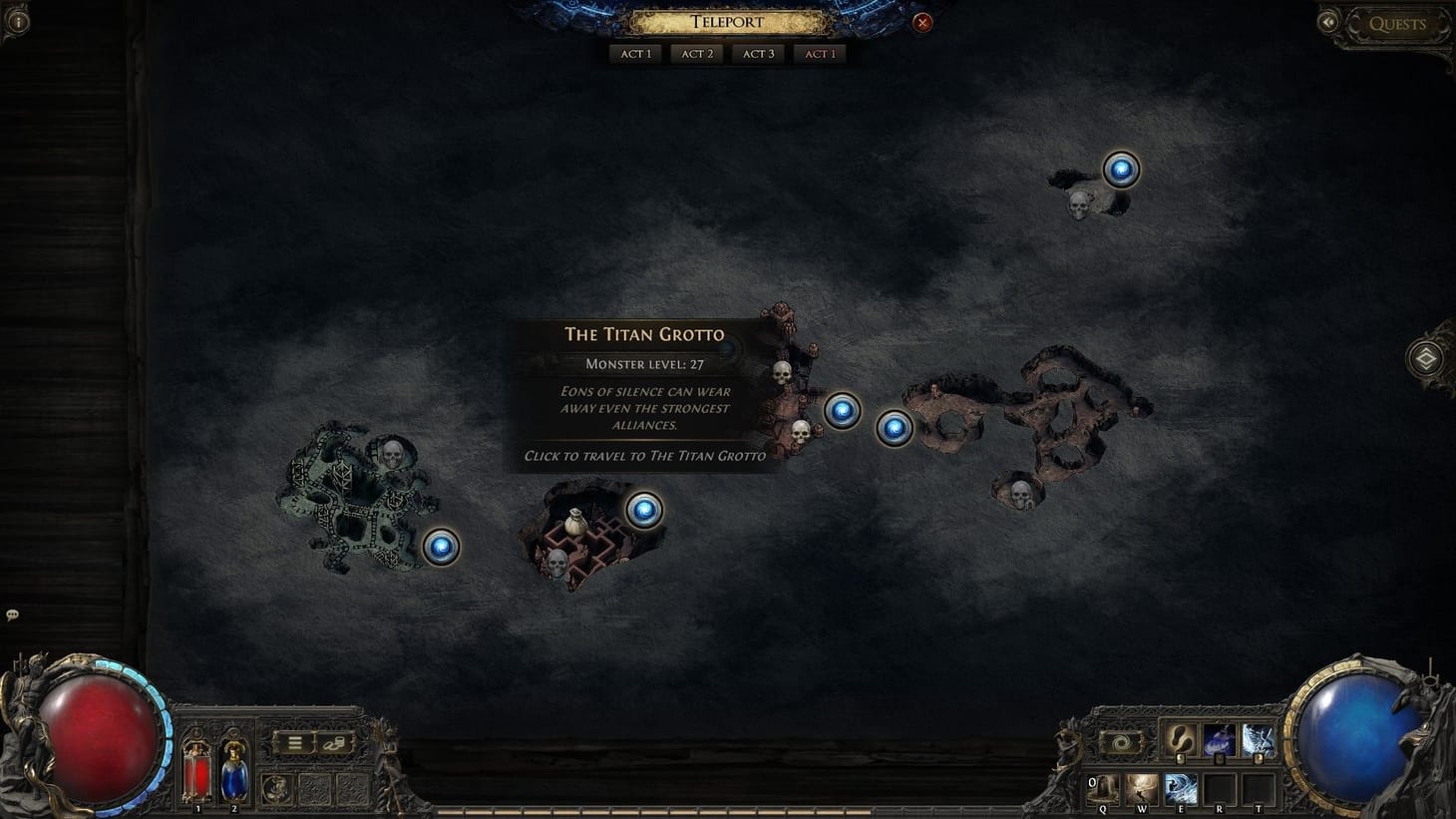
Task: Open the diamond navigation control on the right edge
Action: pyautogui.click(x=1427, y=357)
